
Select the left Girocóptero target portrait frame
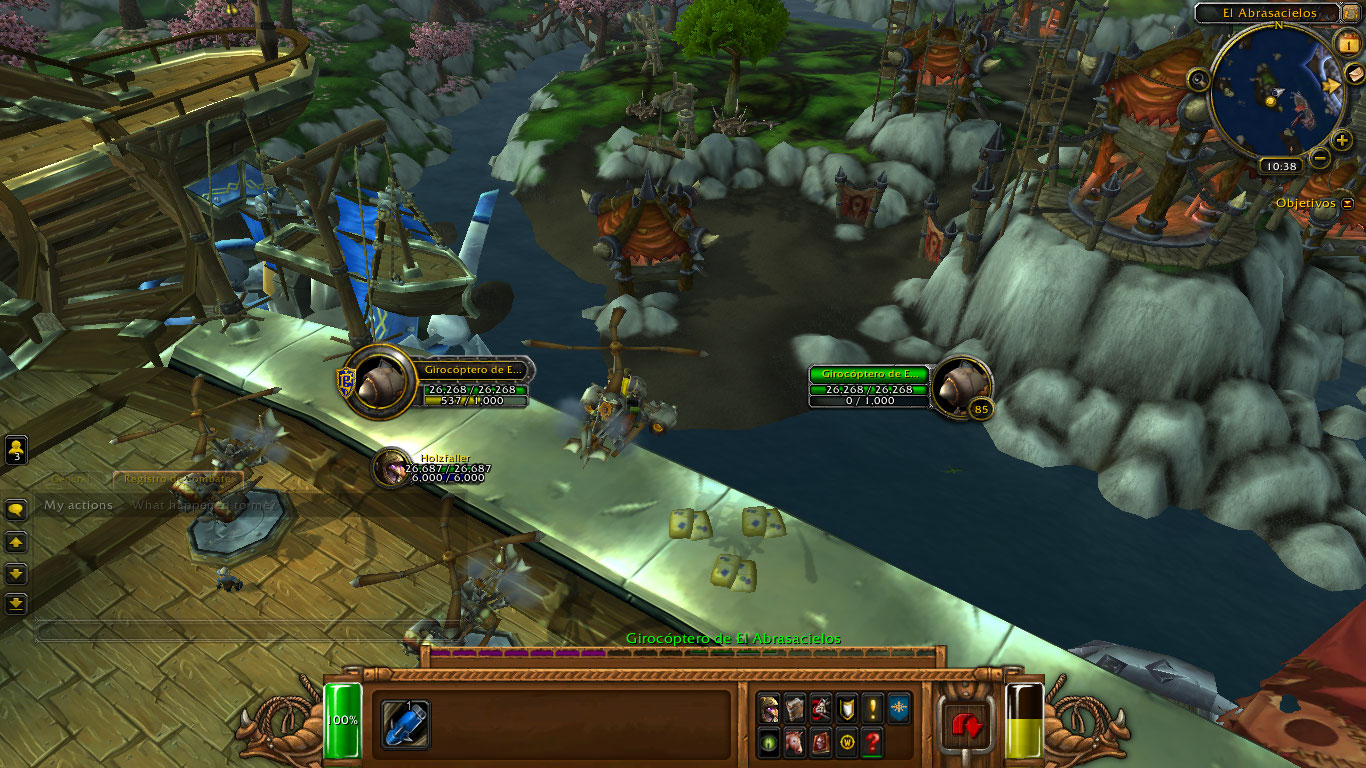pos(380,382)
